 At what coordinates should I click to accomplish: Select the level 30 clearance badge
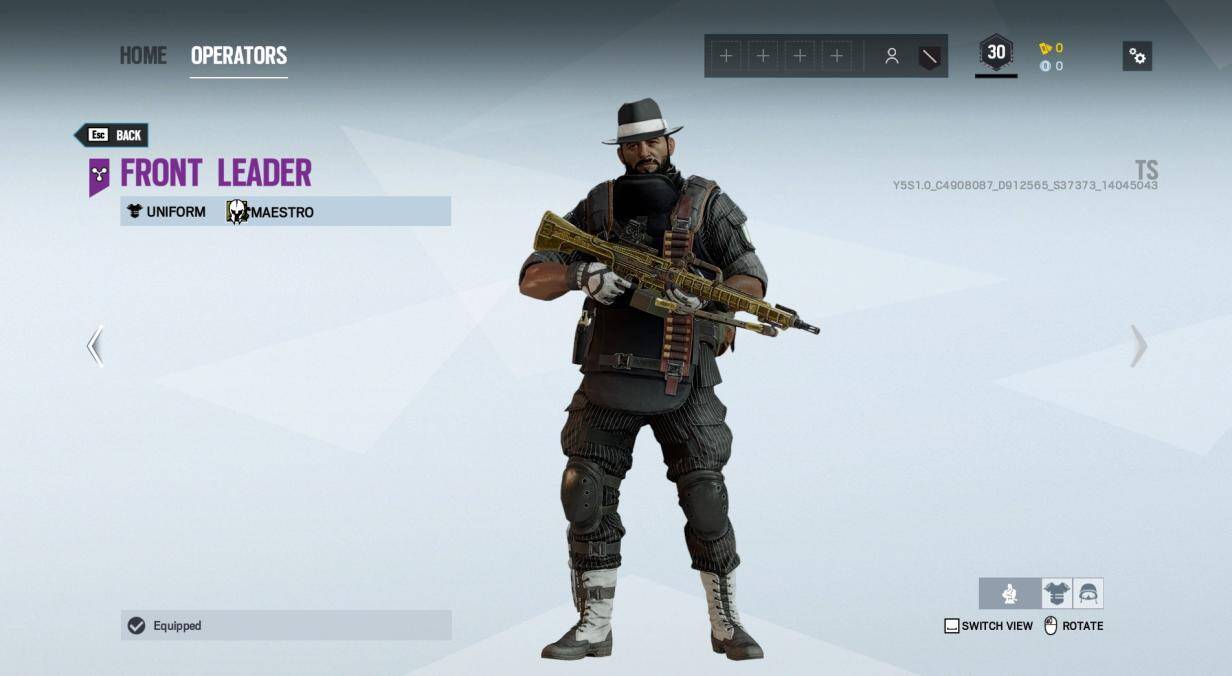coord(996,54)
